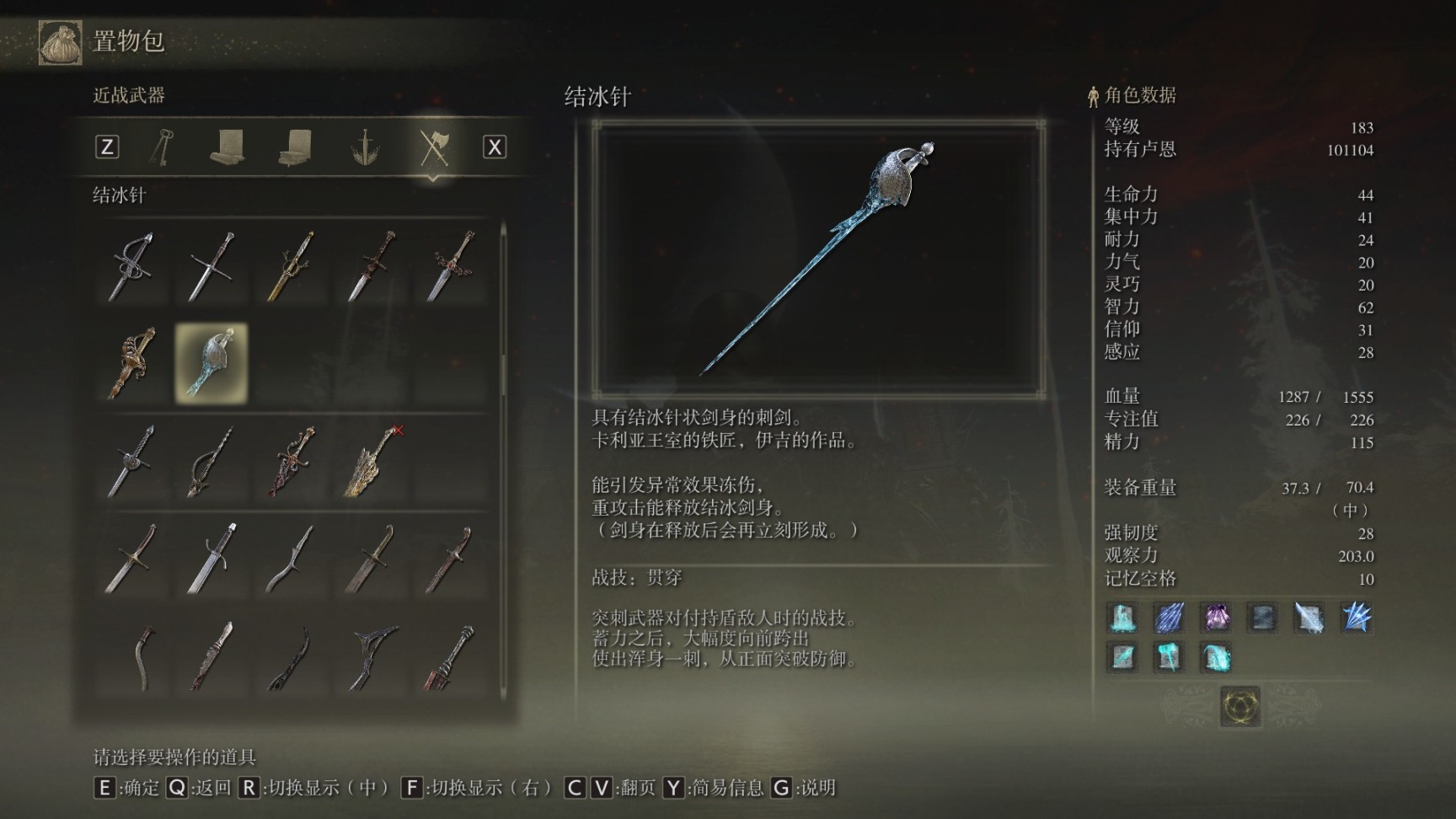Select the purple sorcery icon in memory slots

1216,618
